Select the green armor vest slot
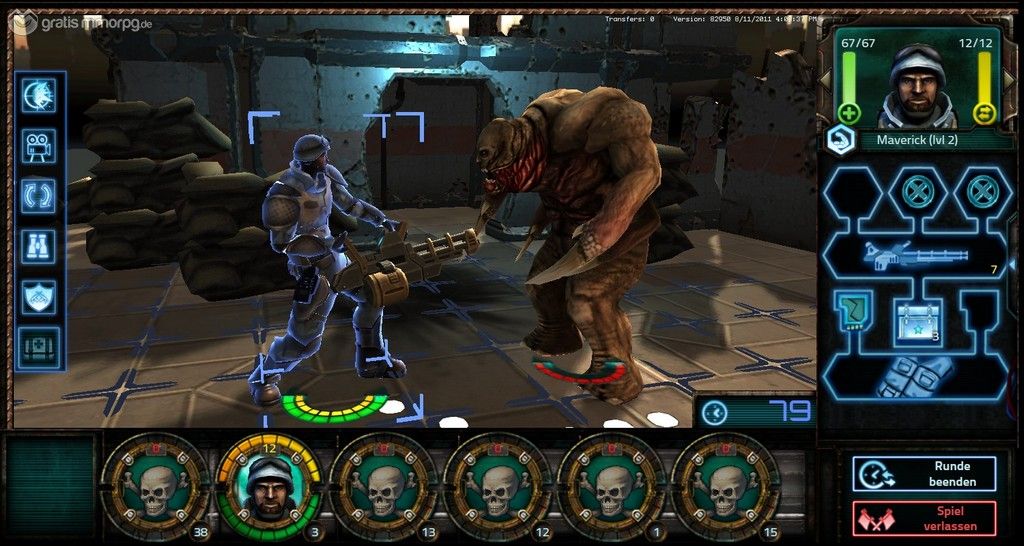The width and height of the screenshot is (1024, 546). point(852,309)
